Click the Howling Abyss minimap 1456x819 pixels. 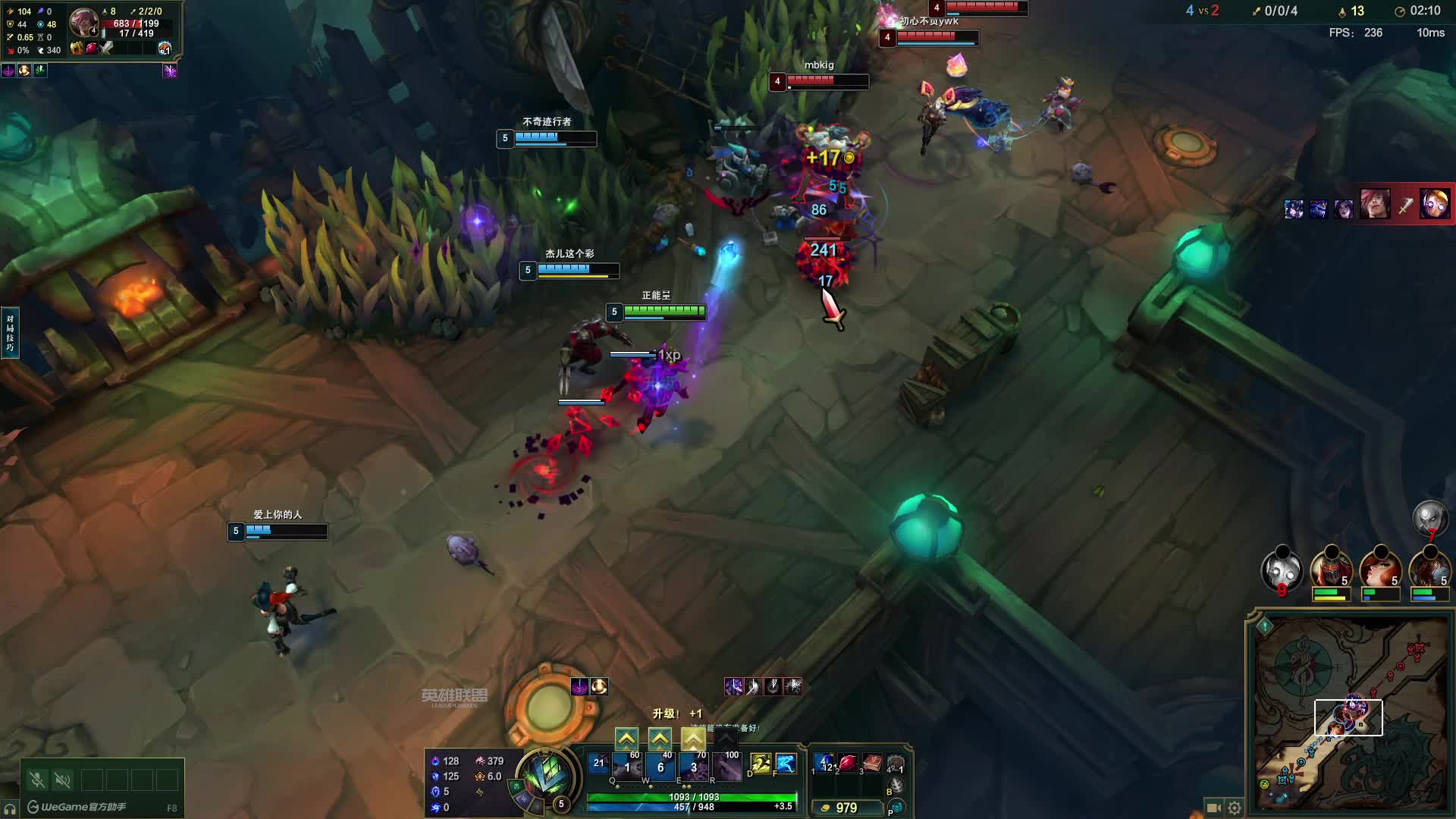coord(1350,711)
